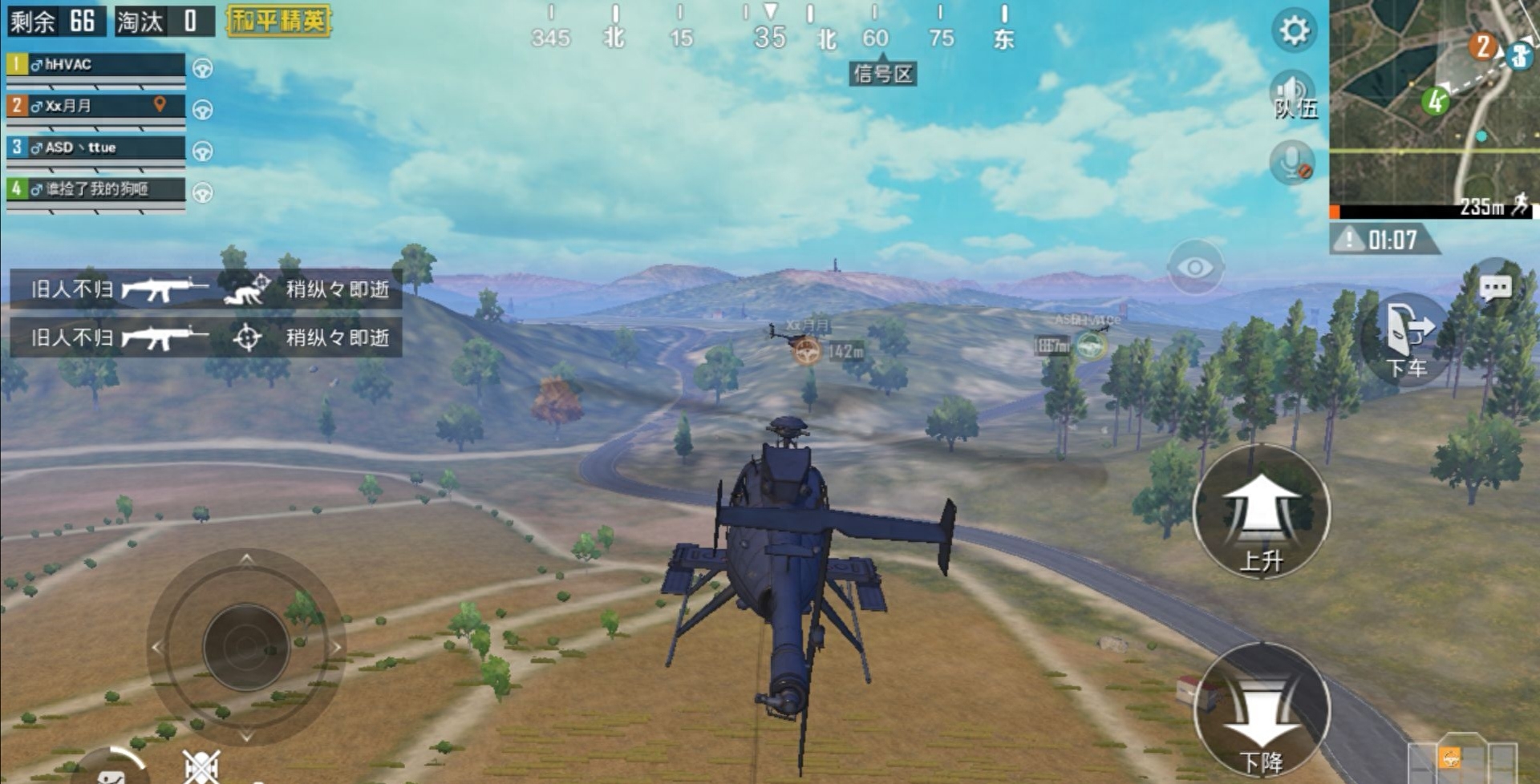Select teammate hHVAC in squad list
The height and width of the screenshot is (784, 1540).
[96, 65]
